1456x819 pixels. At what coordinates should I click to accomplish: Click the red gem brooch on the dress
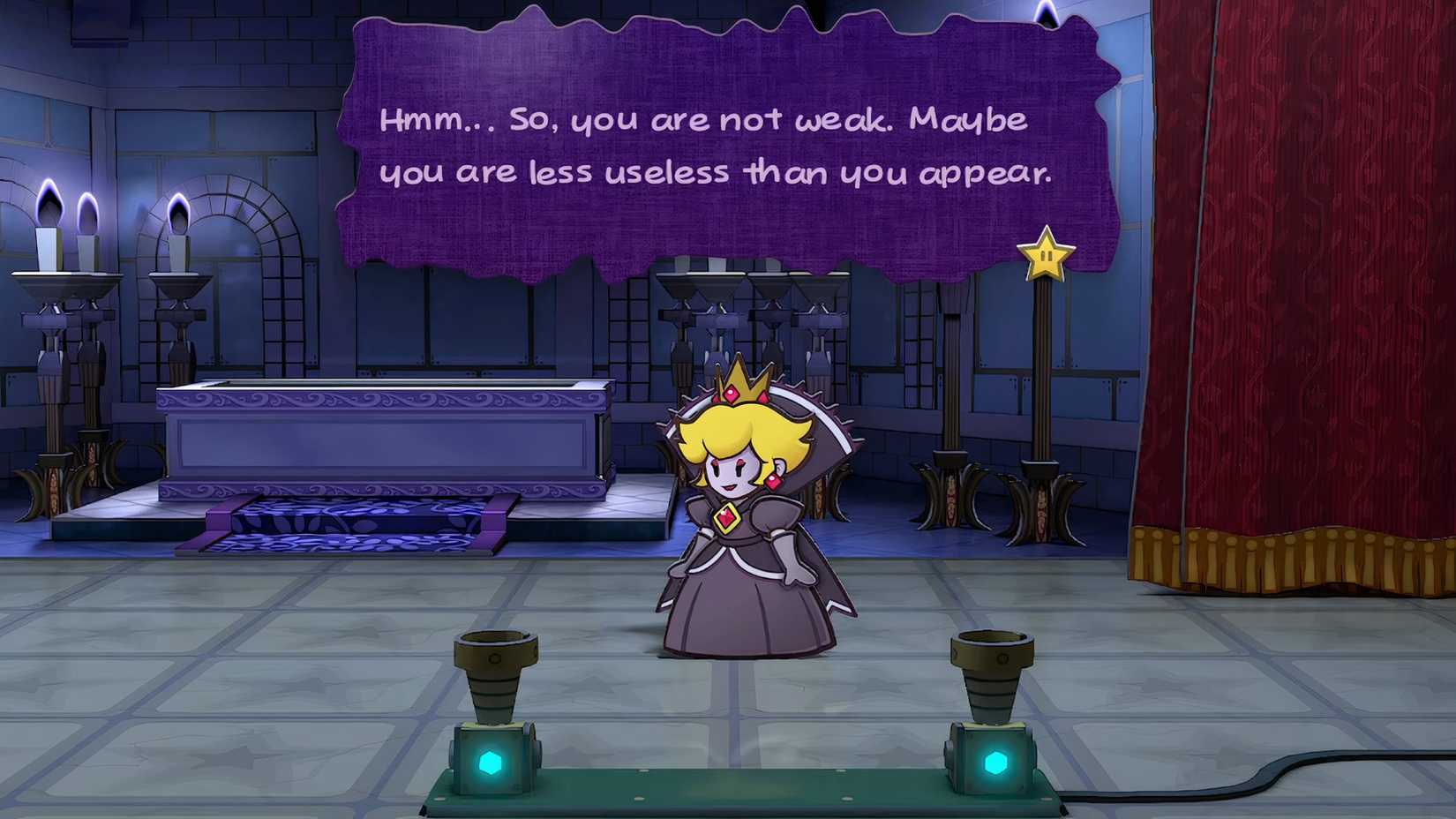tap(725, 519)
